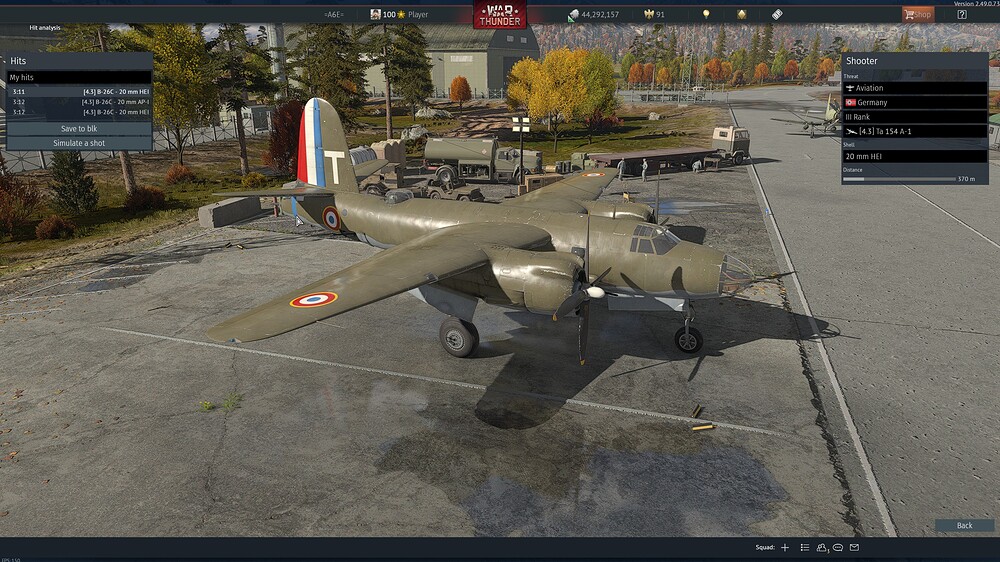Open the help question mark button
The height and width of the screenshot is (562, 1000).
pos(961,14)
